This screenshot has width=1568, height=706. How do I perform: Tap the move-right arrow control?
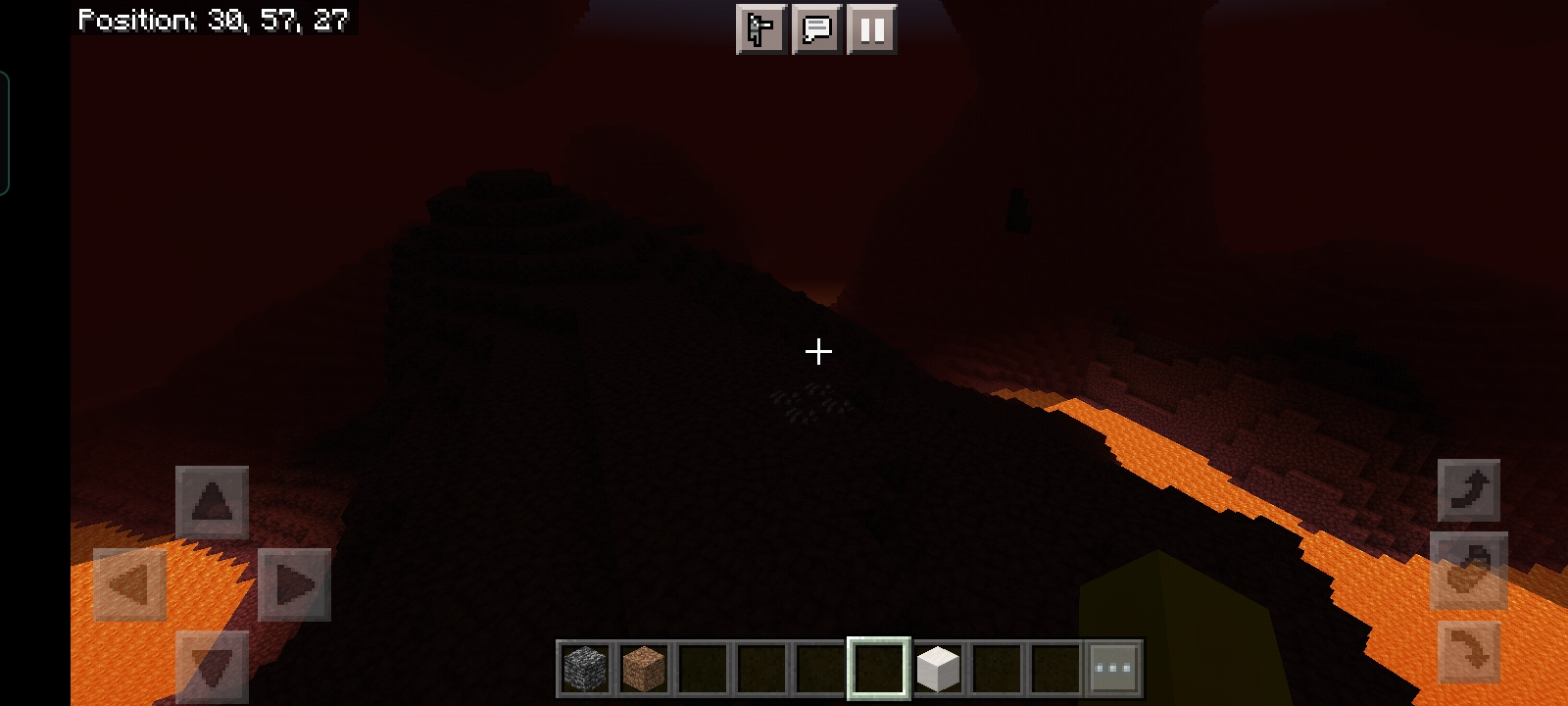pos(294,586)
